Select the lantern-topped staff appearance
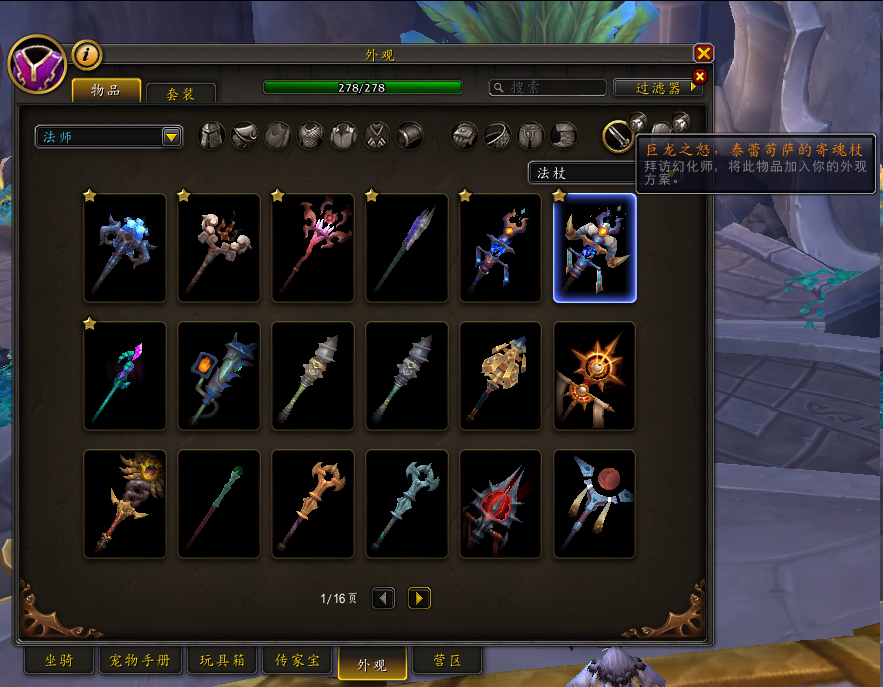This screenshot has width=883, height=687. [219, 376]
